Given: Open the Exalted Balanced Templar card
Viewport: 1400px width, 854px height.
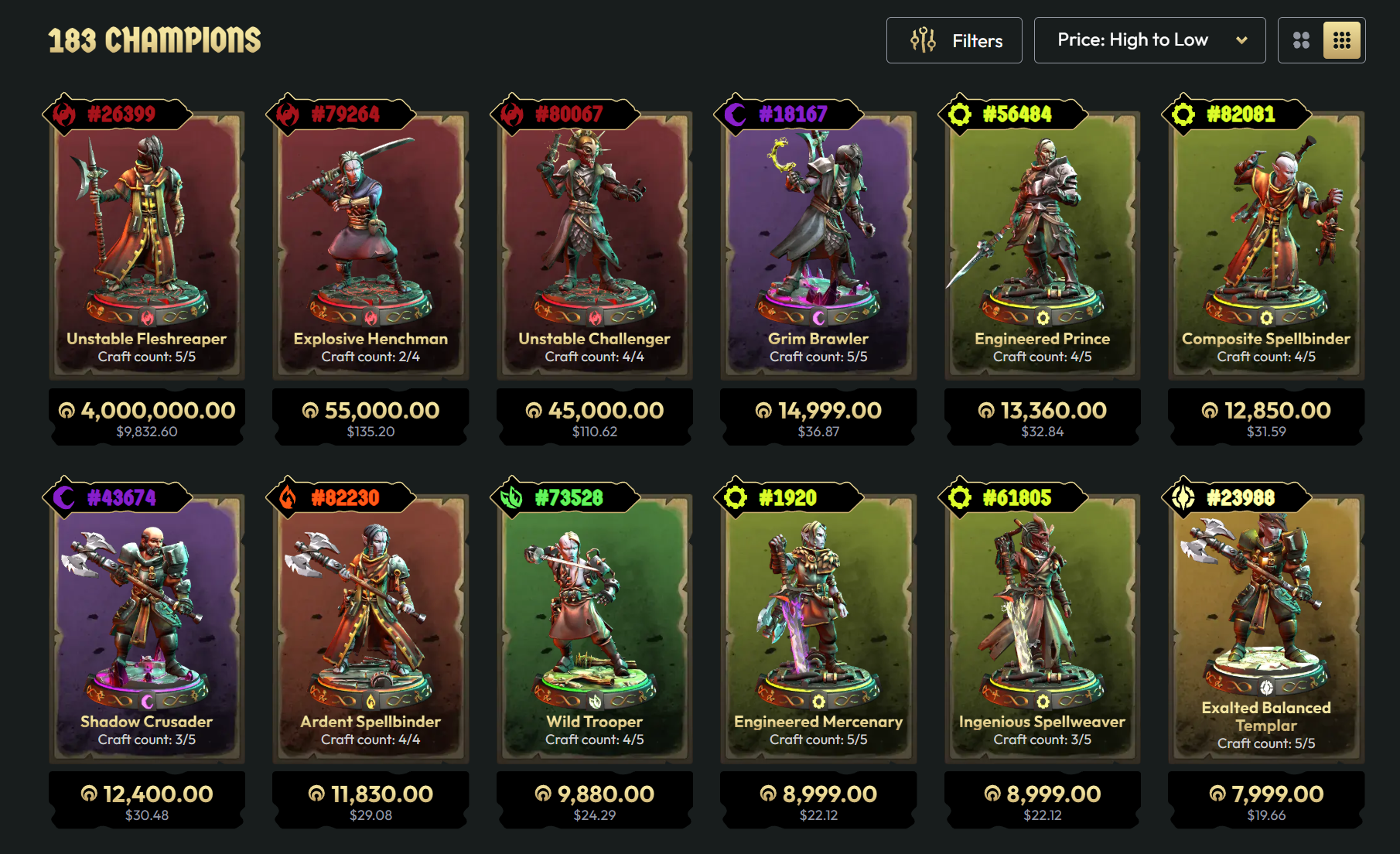Looking at the screenshot, I should point(1266,623).
